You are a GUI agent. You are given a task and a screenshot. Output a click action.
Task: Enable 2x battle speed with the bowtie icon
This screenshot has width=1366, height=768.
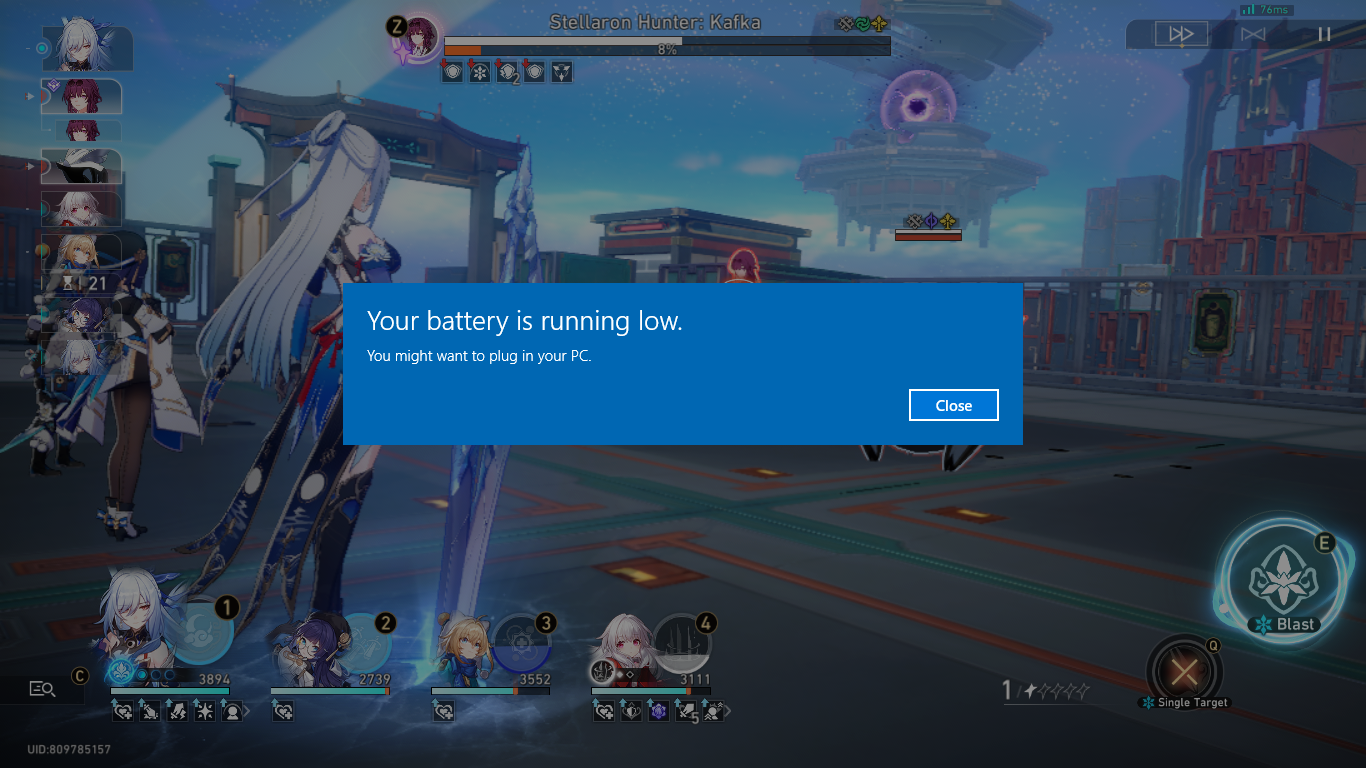click(x=1253, y=33)
